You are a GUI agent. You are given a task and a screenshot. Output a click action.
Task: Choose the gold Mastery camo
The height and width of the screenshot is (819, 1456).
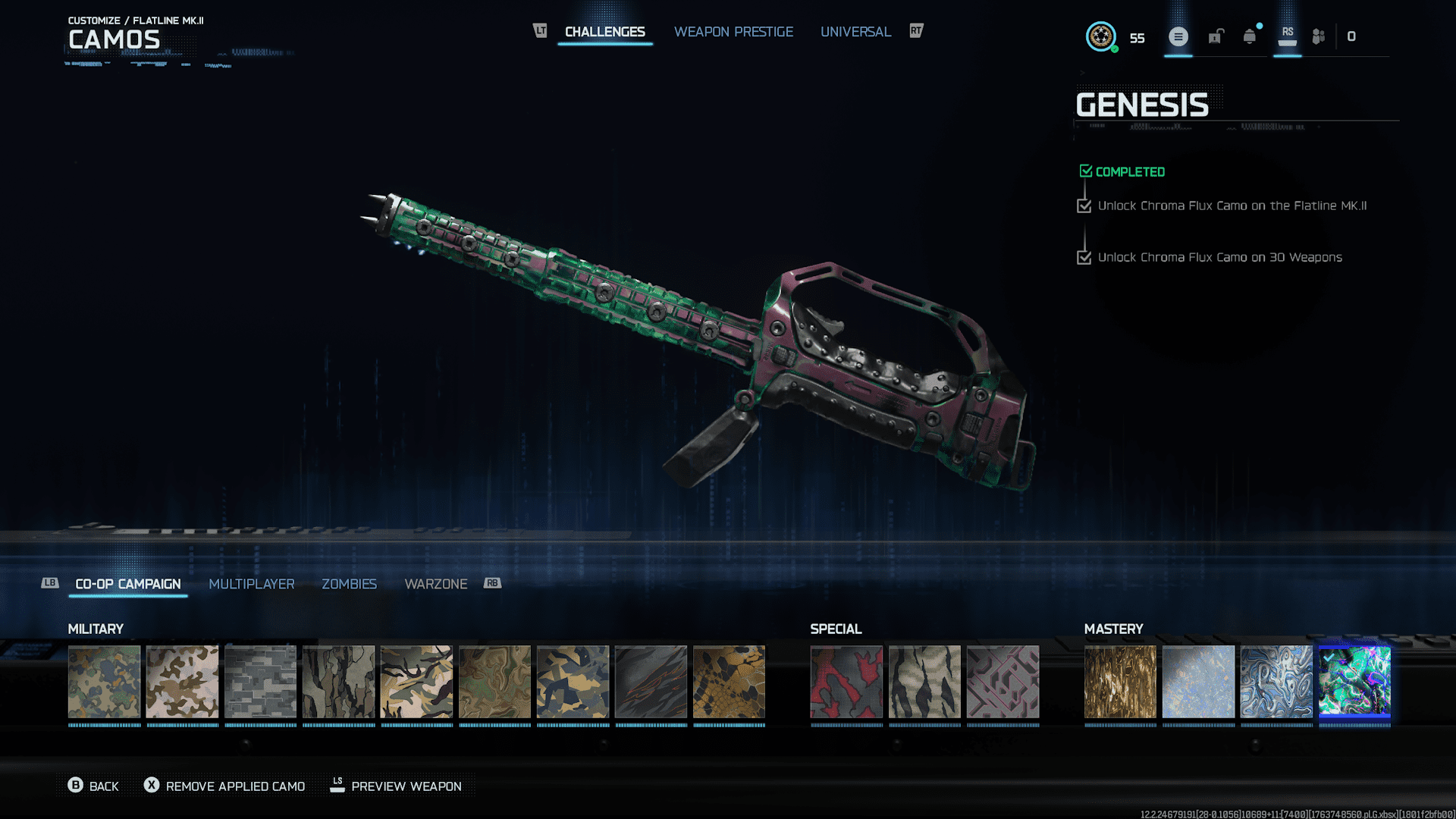click(x=1120, y=682)
